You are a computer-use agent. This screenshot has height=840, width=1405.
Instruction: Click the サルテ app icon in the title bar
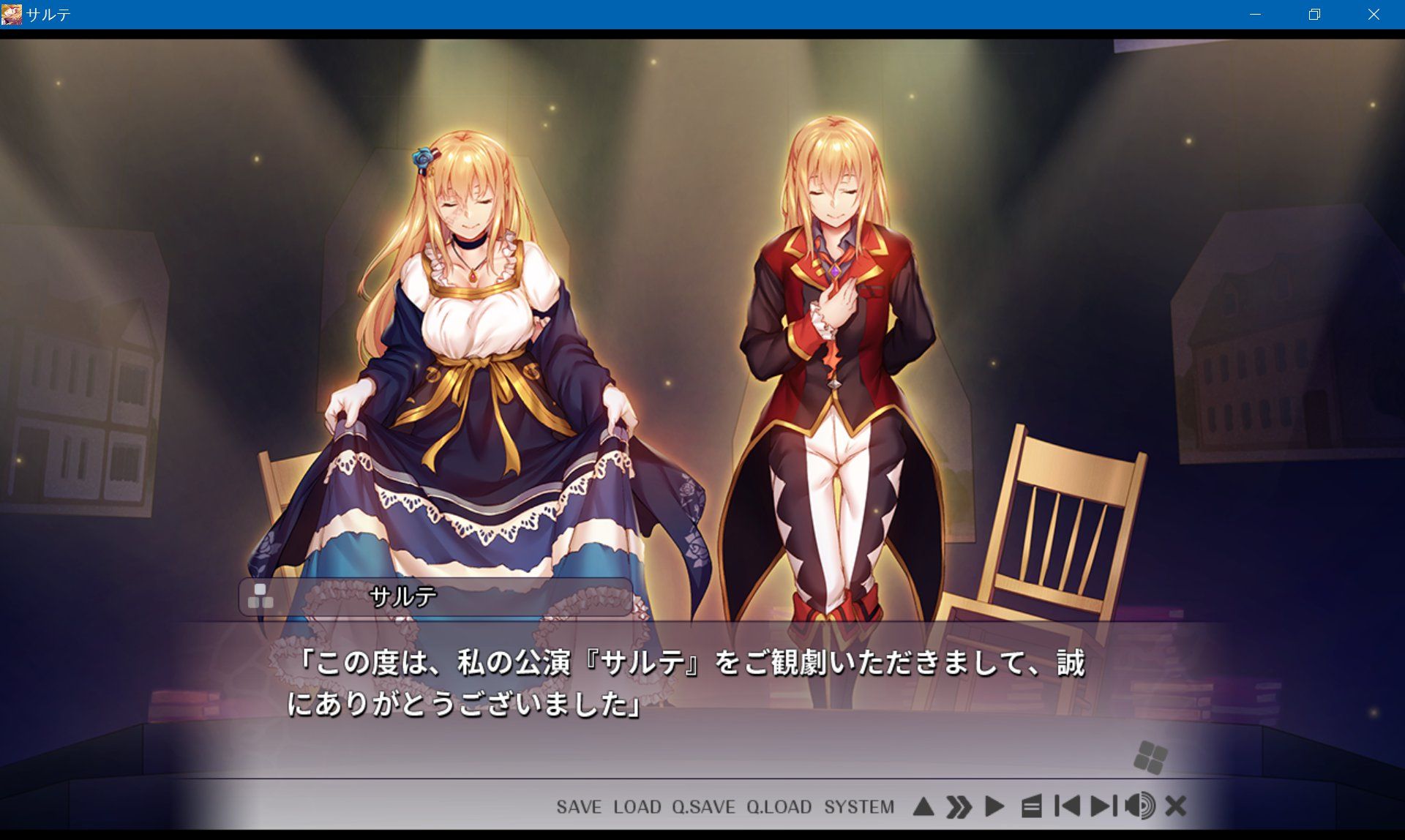pyautogui.click(x=10, y=13)
